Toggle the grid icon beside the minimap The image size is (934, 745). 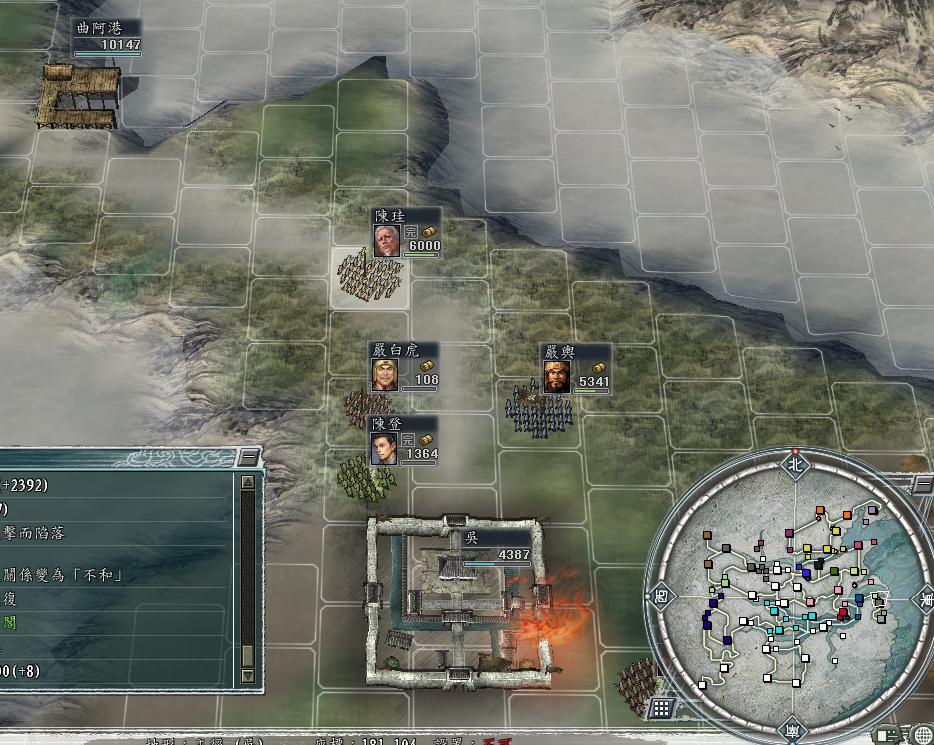click(x=660, y=710)
